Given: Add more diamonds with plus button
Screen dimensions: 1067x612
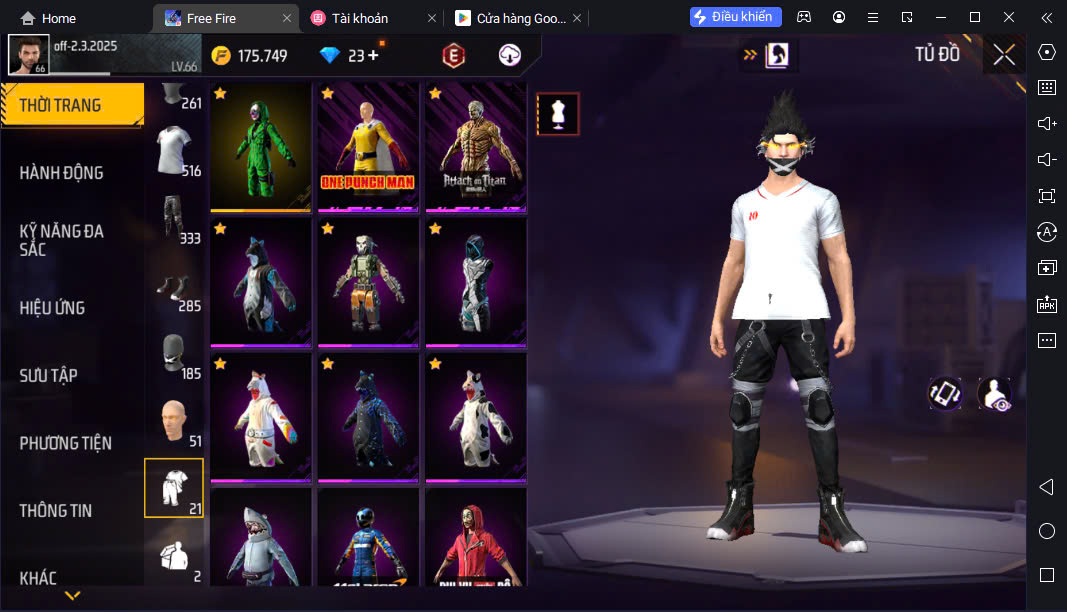Looking at the screenshot, I should click(x=374, y=56).
